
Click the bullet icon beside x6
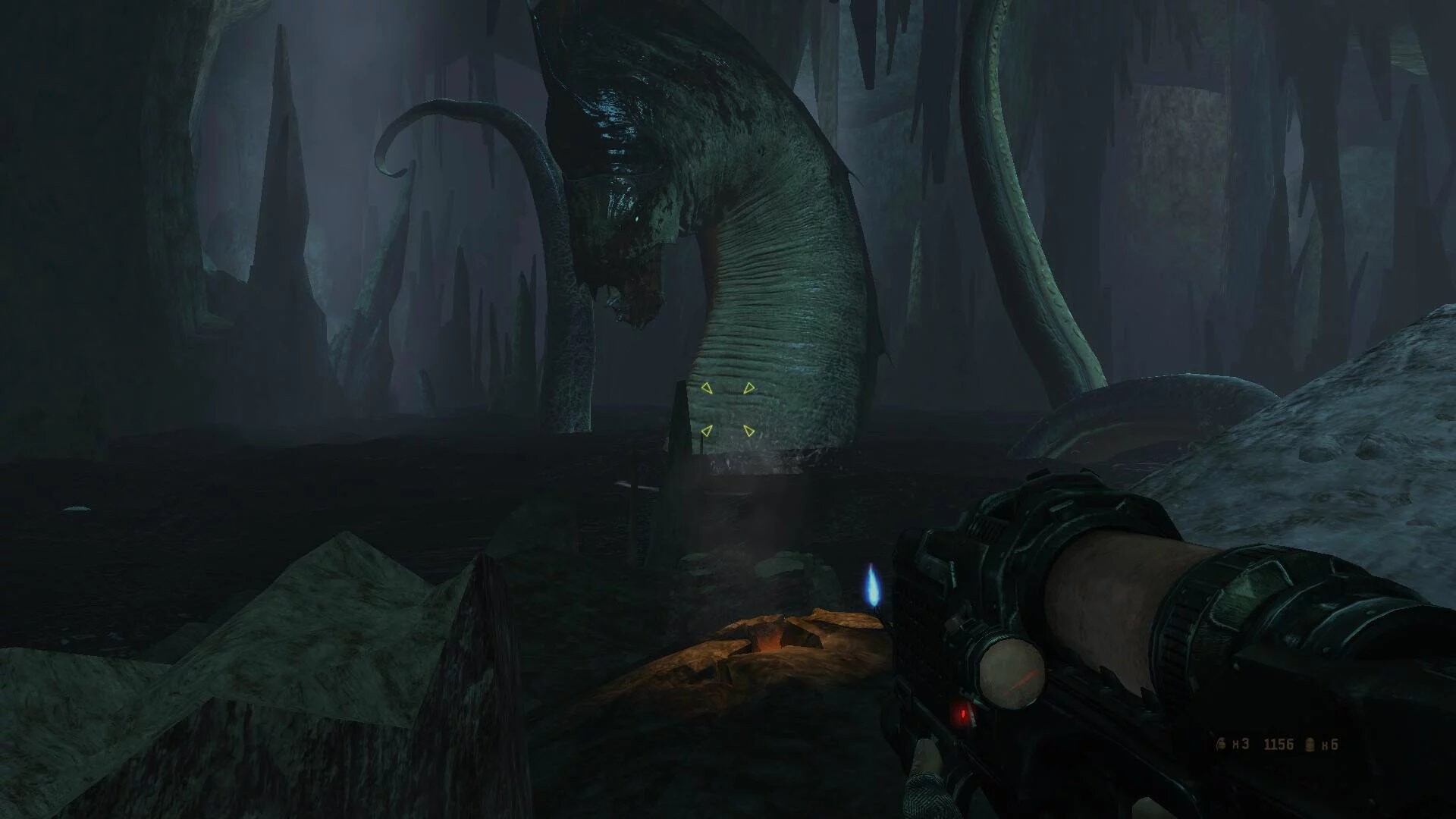tap(1308, 745)
